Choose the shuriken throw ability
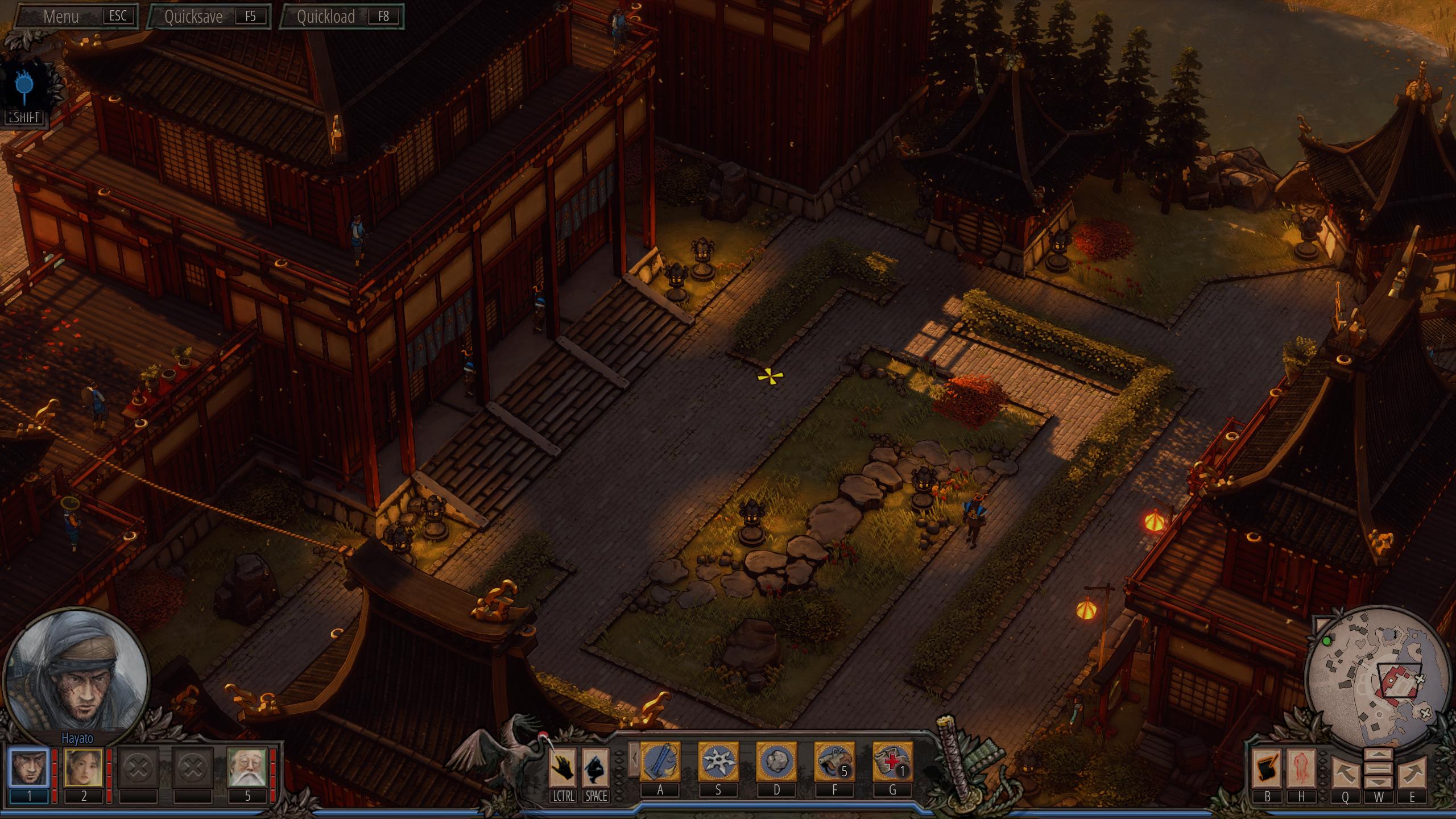 (x=718, y=762)
